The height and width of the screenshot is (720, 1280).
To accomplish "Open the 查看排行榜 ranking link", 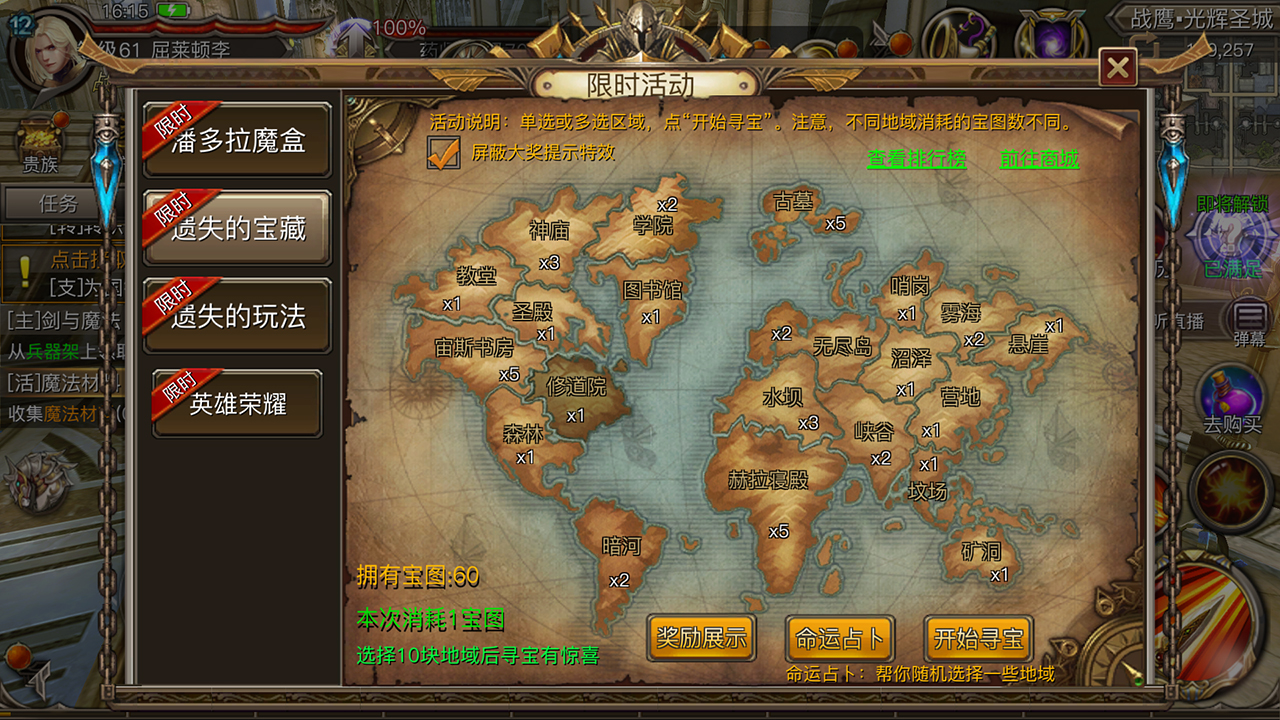I will (916, 158).
